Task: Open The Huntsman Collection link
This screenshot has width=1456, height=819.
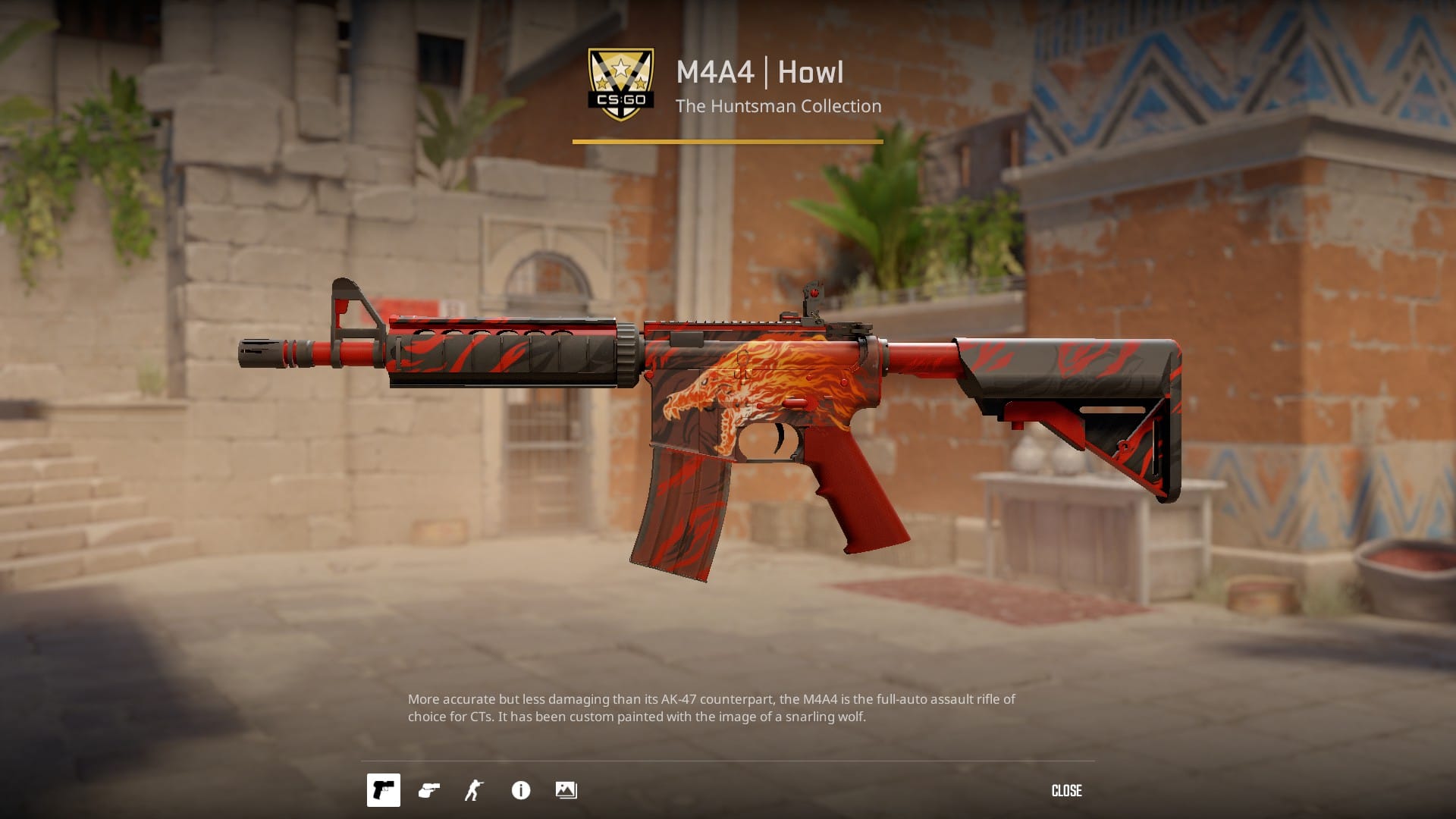Action: (x=780, y=106)
